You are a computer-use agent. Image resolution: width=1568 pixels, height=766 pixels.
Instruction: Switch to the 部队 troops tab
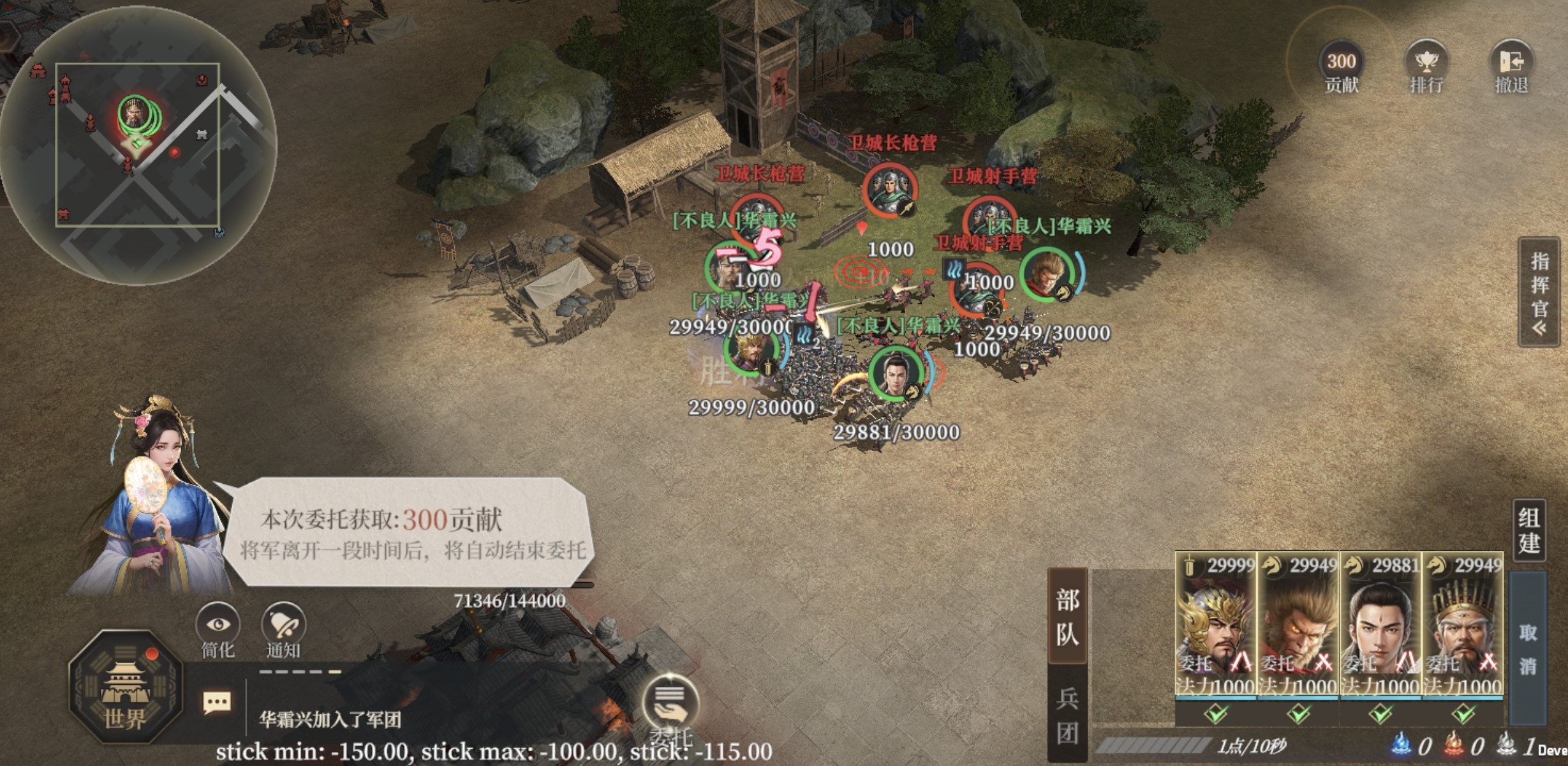(1067, 617)
